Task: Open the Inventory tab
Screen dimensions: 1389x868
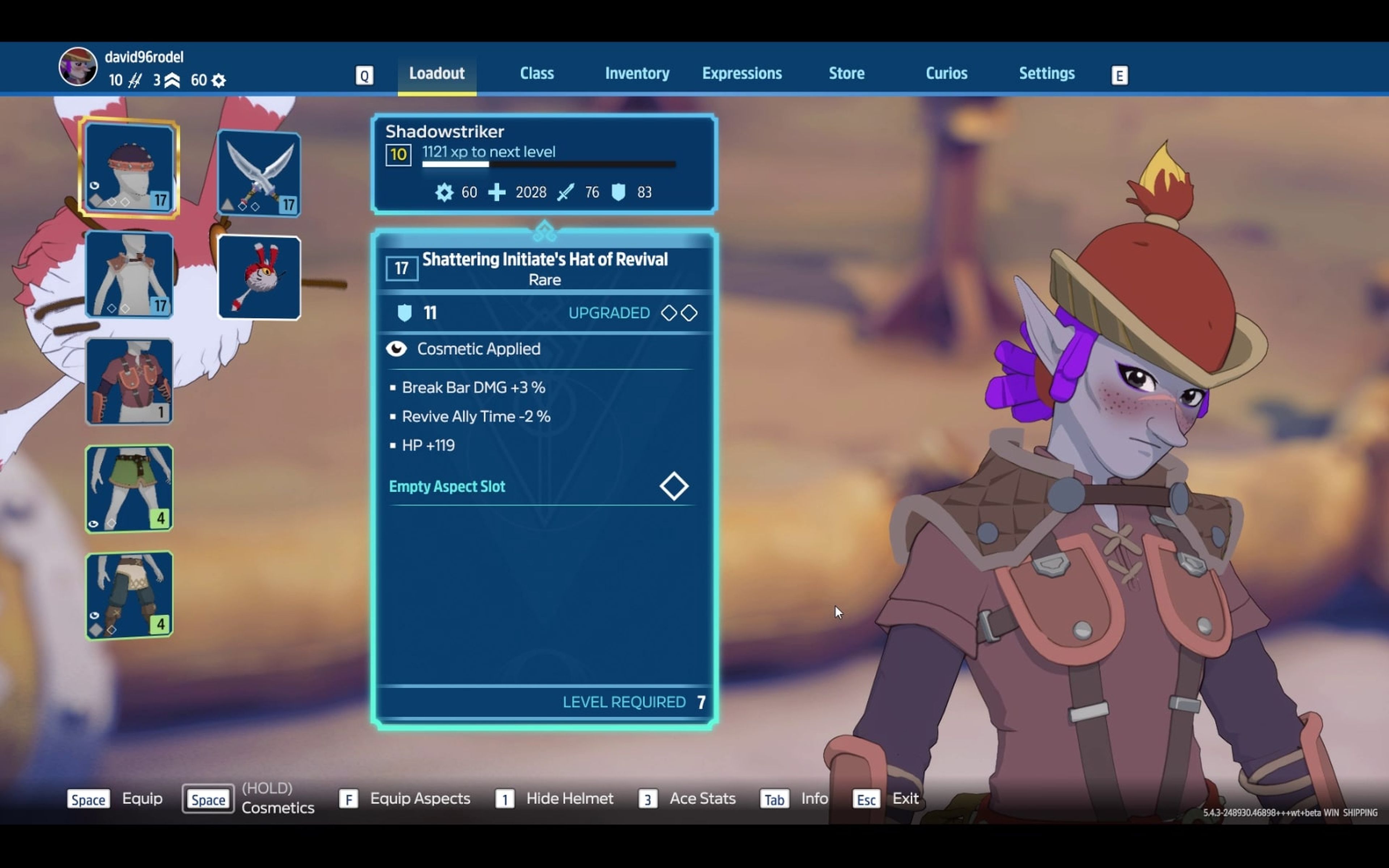Action: click(x=637, y=73)
